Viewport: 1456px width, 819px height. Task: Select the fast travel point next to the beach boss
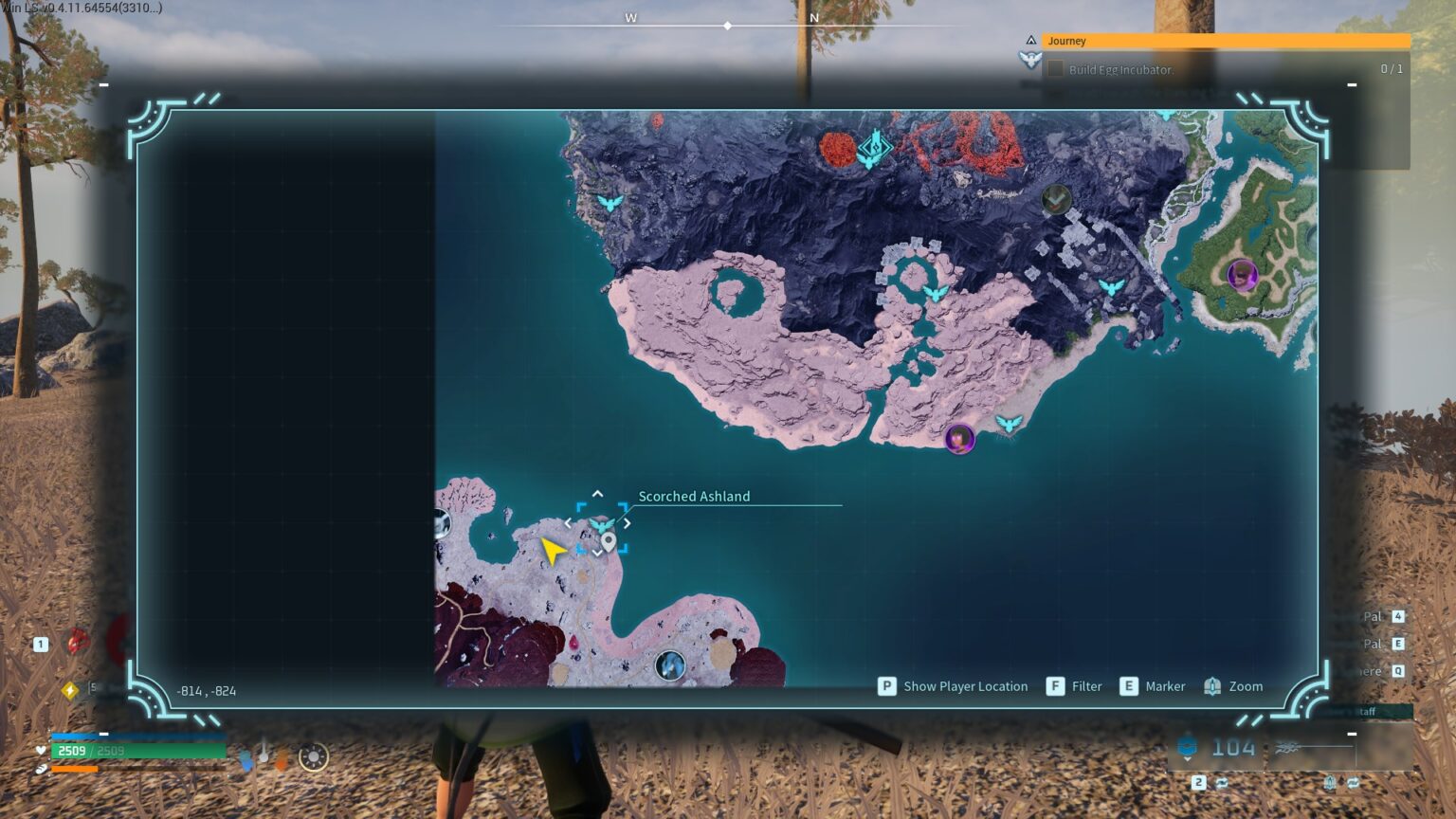coord(1009,423)
